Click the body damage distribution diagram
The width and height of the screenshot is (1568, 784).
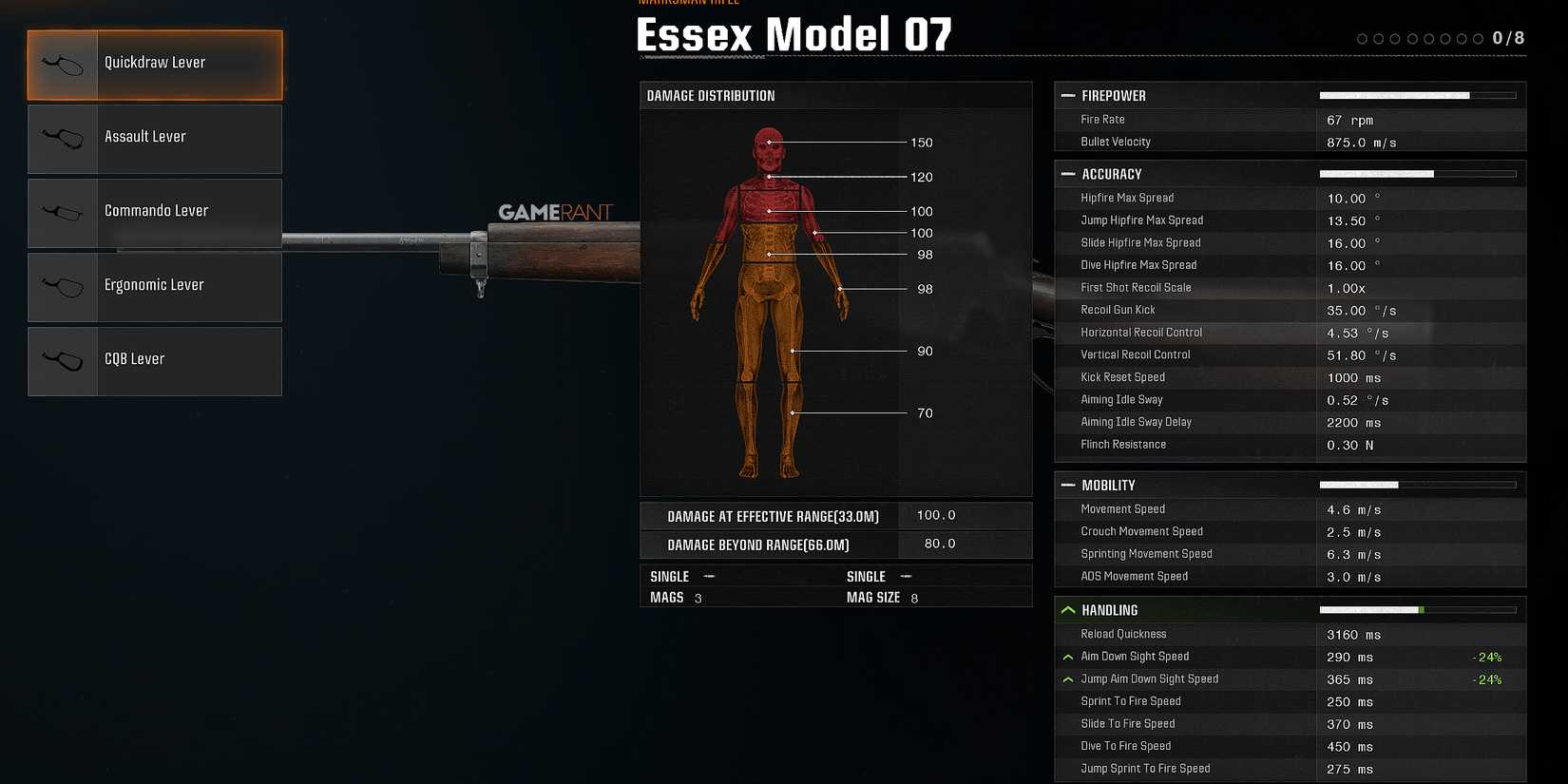(770, 295)
